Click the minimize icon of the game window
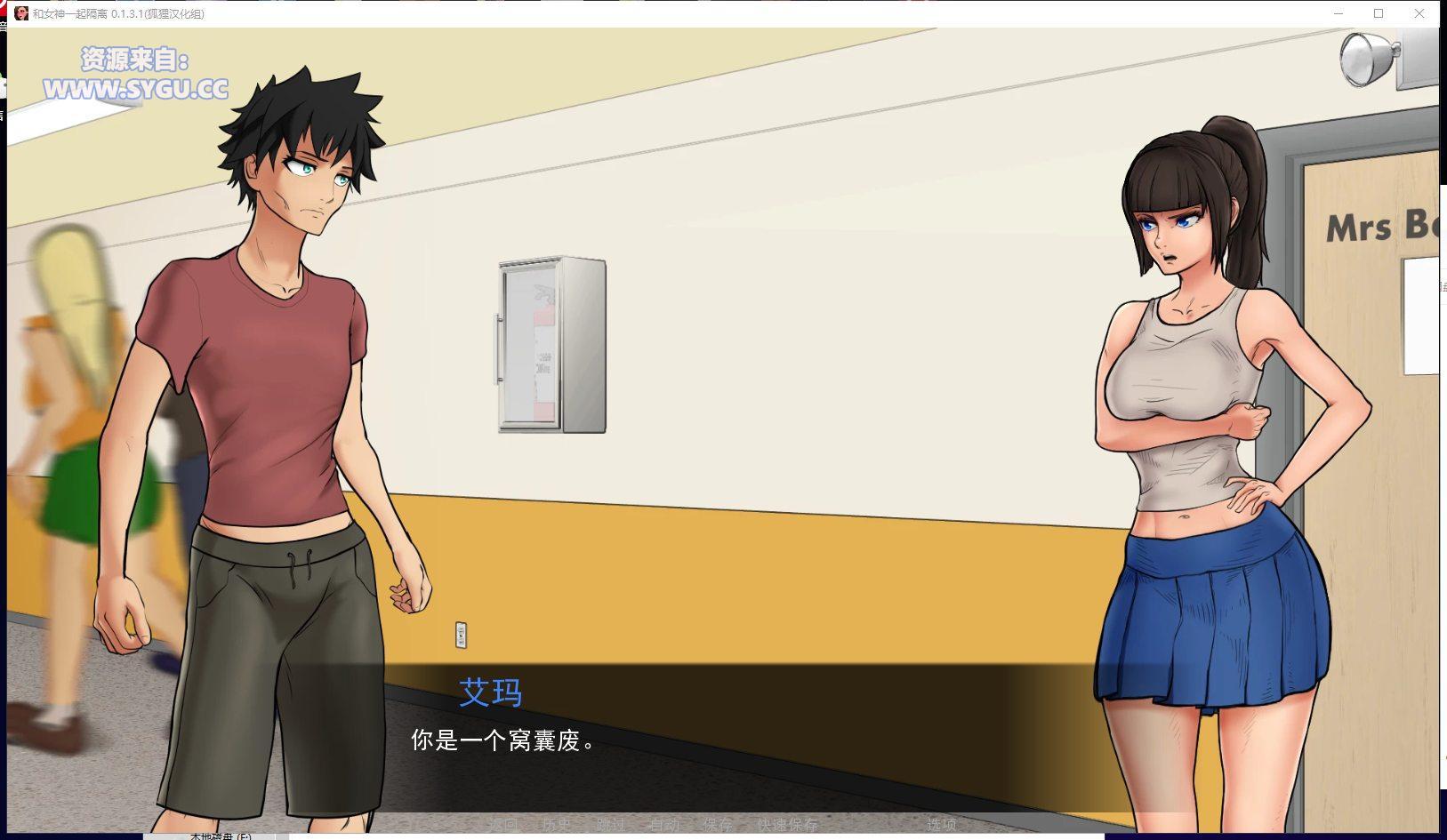 1337,14
